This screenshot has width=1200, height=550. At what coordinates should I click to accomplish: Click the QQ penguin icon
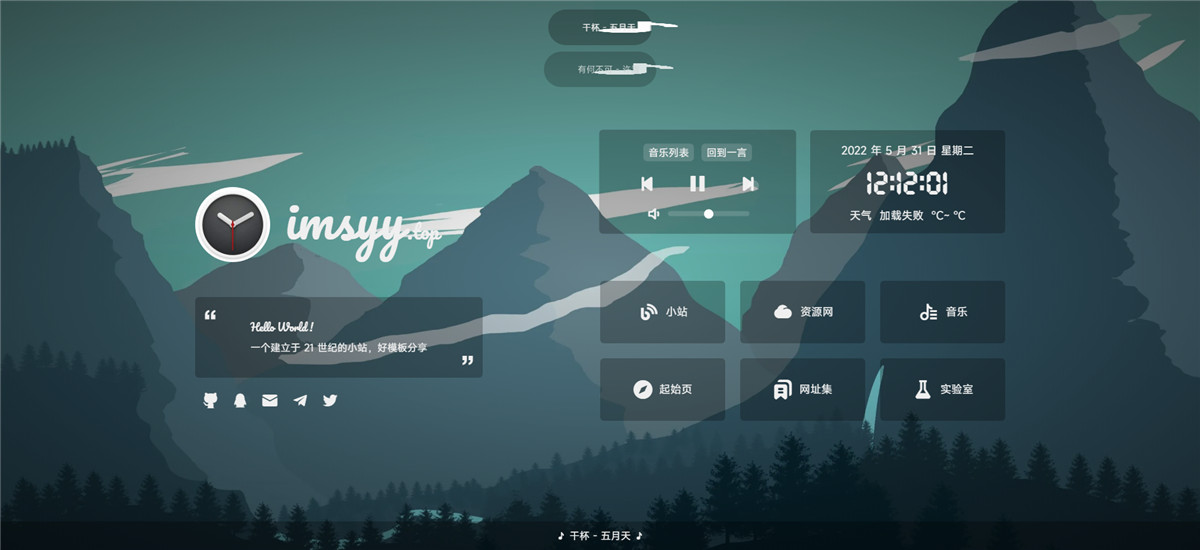[x=240, y=400]
